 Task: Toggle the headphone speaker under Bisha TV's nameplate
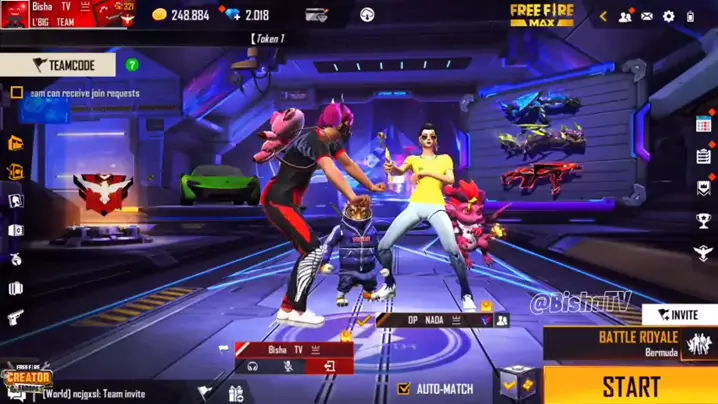pos(254,367)
